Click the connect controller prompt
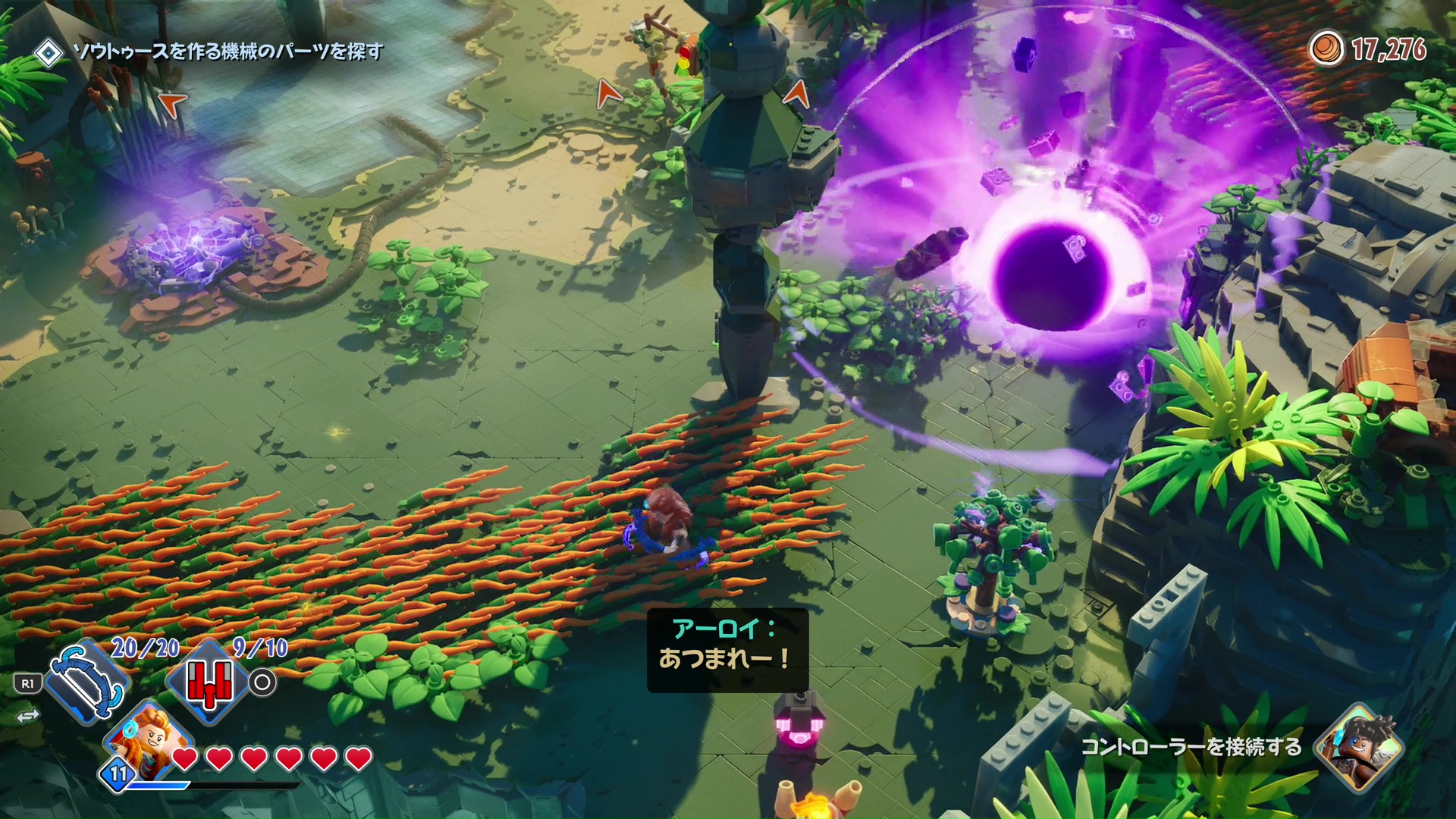 (1191, 747)
